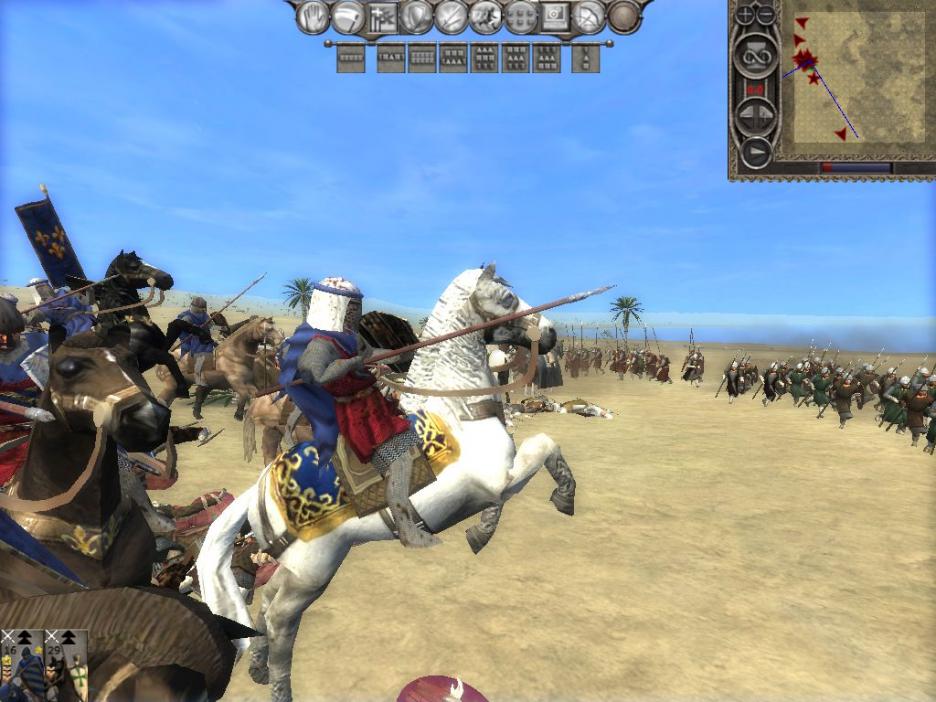Select the unit card showing 16 men
The height and width of the screenshot is (702, 936).
point(22,665)
